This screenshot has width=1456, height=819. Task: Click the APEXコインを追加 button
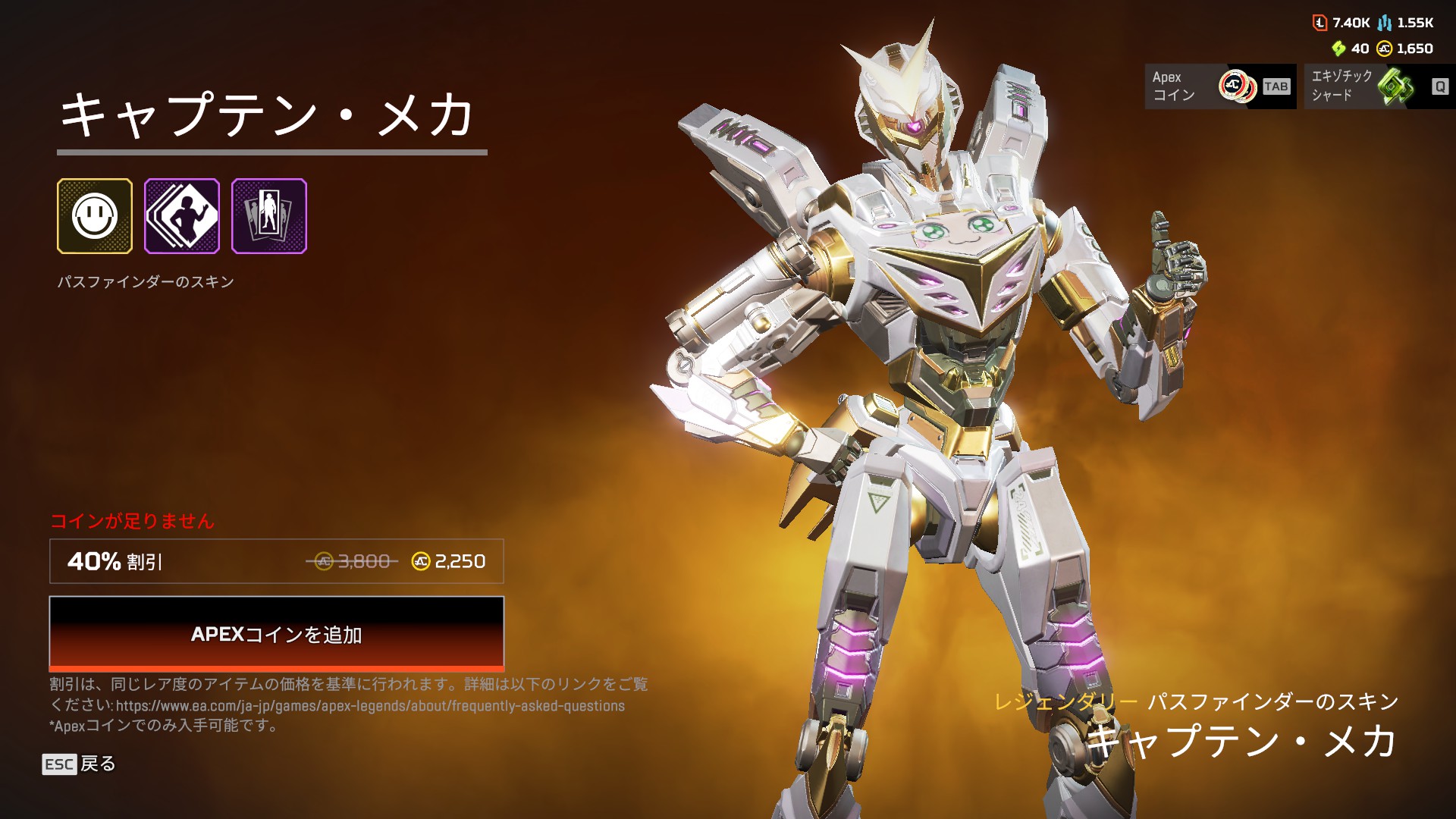(276, 633)
